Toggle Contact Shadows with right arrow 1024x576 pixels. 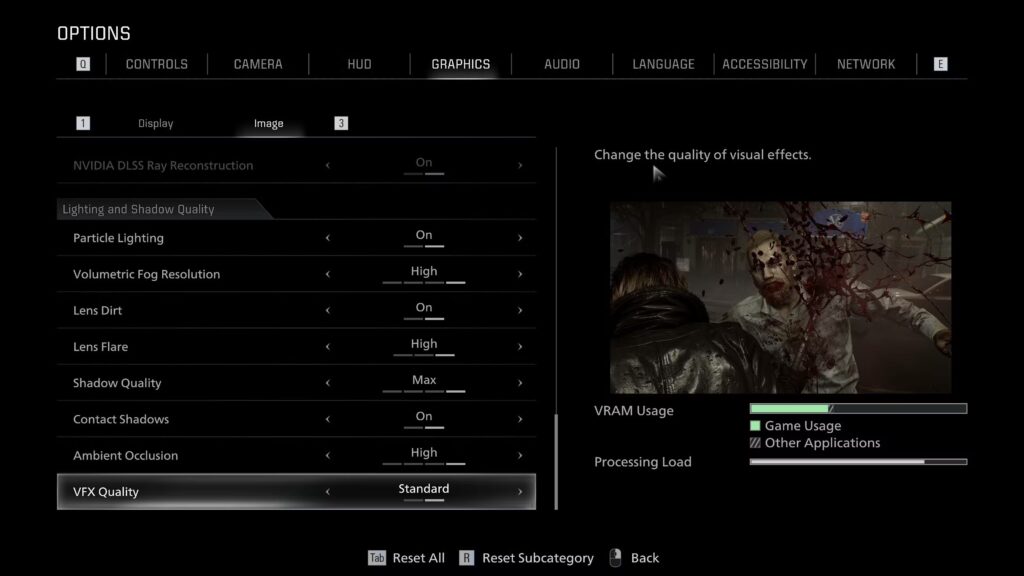click(520, 419)
